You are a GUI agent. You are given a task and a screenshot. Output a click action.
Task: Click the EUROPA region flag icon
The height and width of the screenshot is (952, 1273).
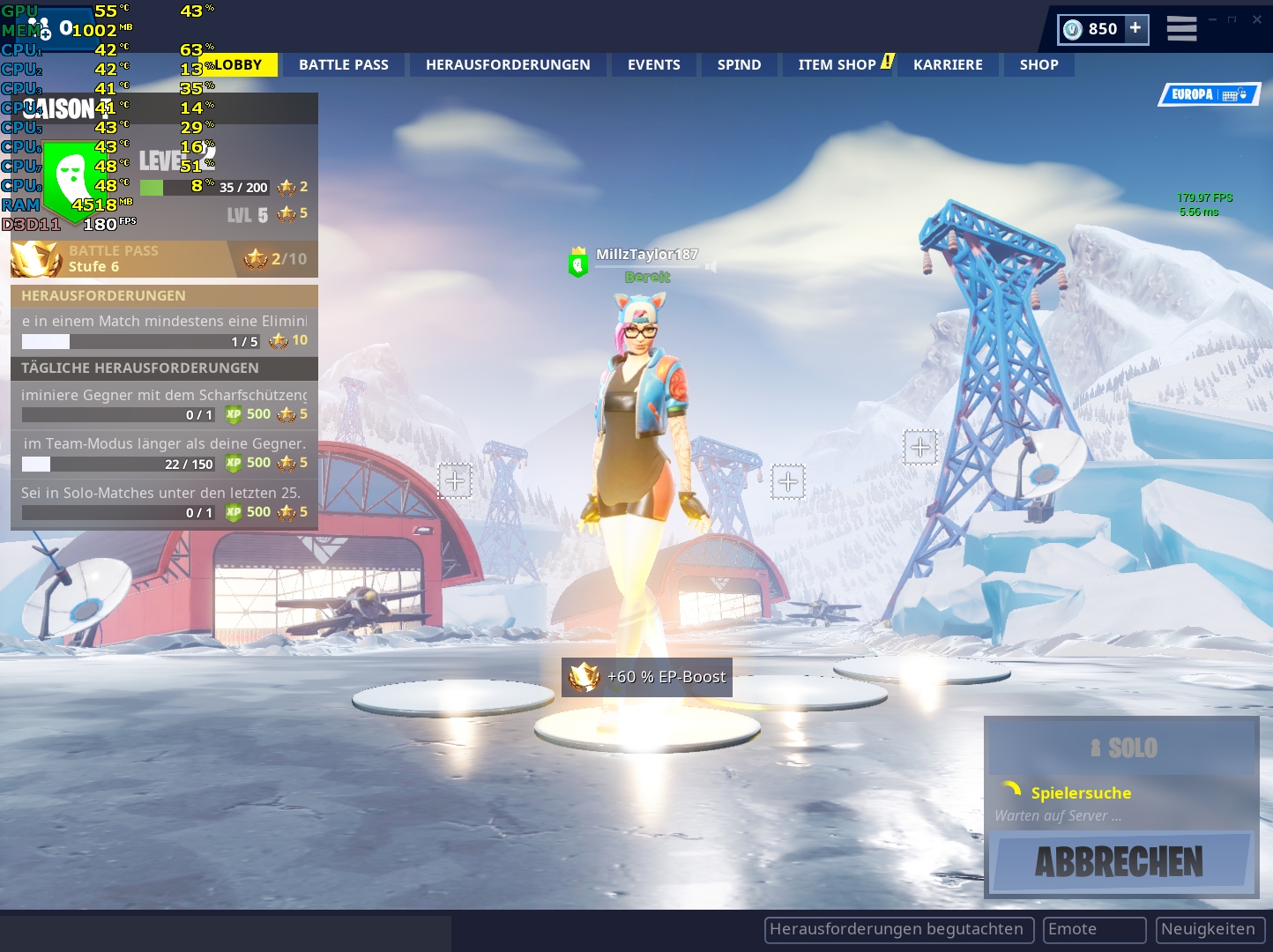coord(1209,95)
